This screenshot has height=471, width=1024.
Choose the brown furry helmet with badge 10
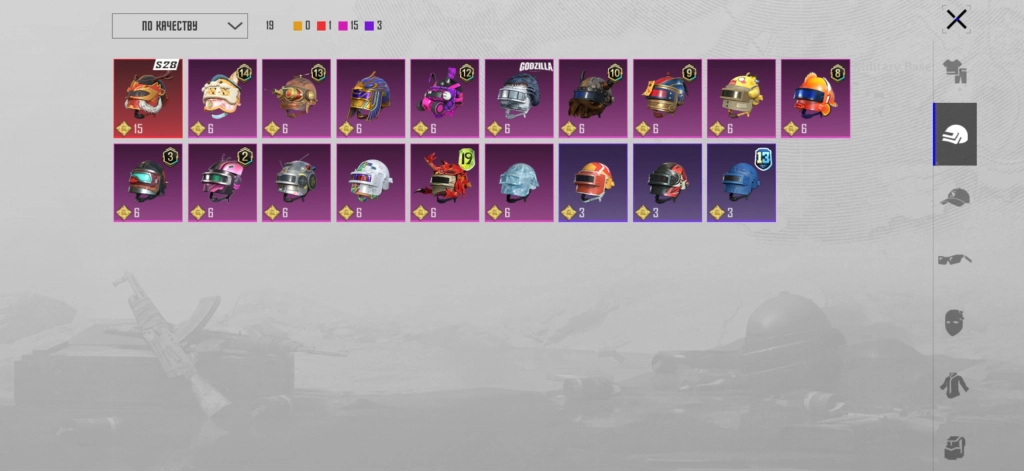(x=593, y=98)
